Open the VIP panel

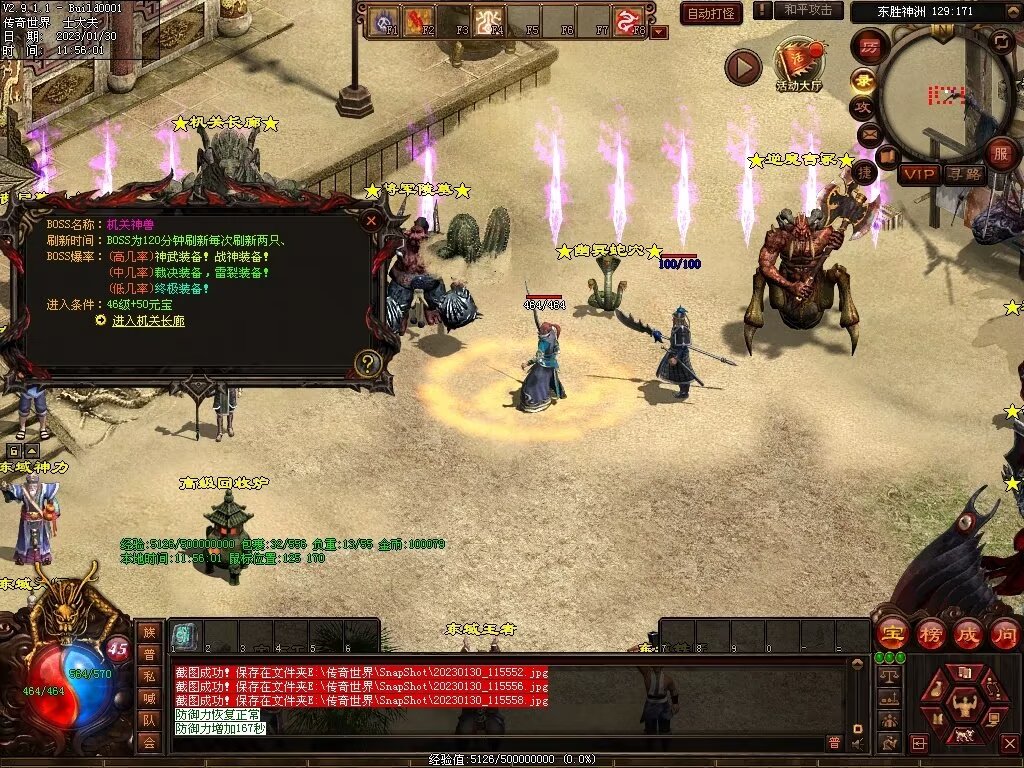pyautogui.click(x=919, y=174)
